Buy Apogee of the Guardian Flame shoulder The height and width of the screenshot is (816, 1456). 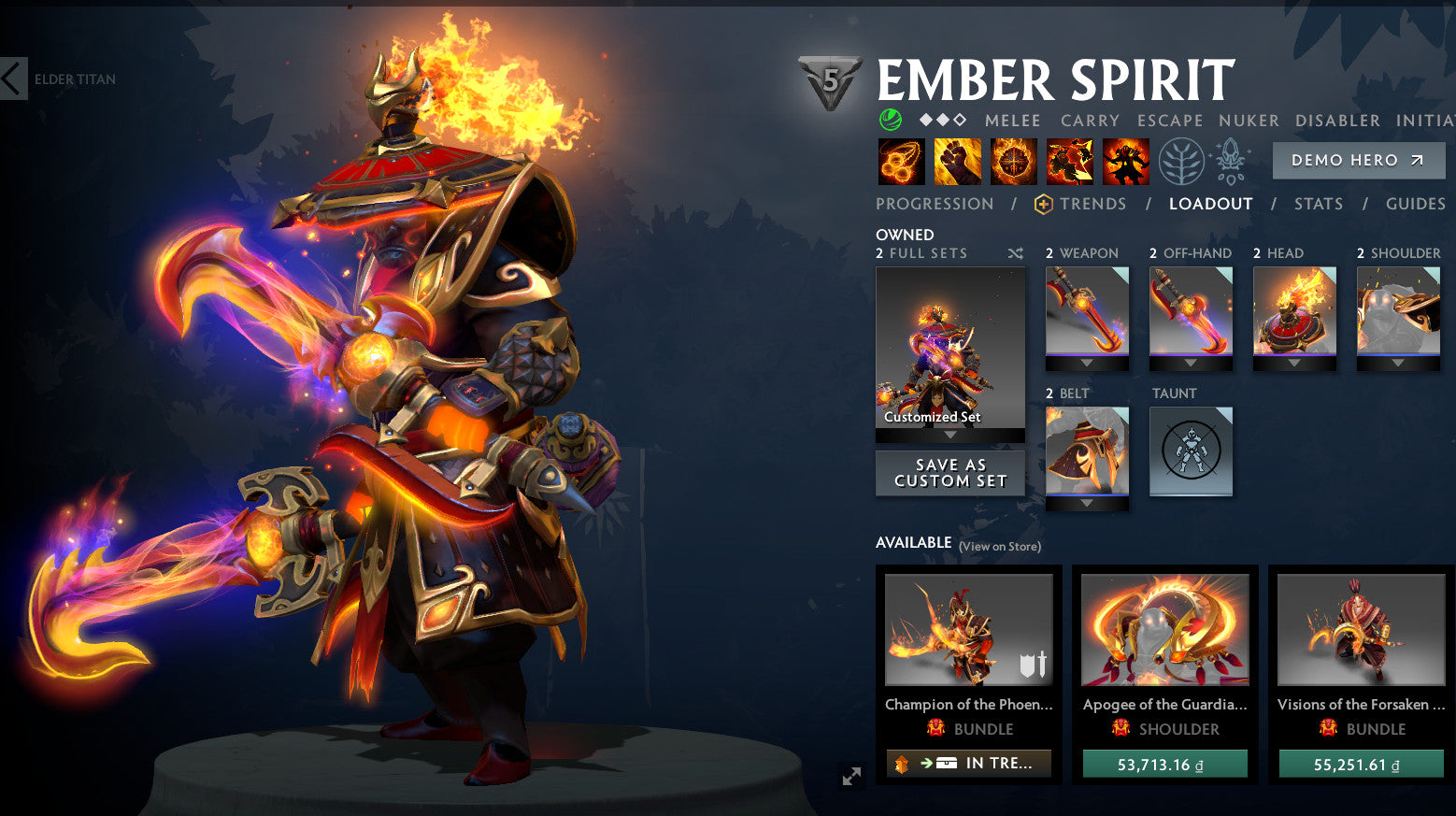pos(1164,765)
